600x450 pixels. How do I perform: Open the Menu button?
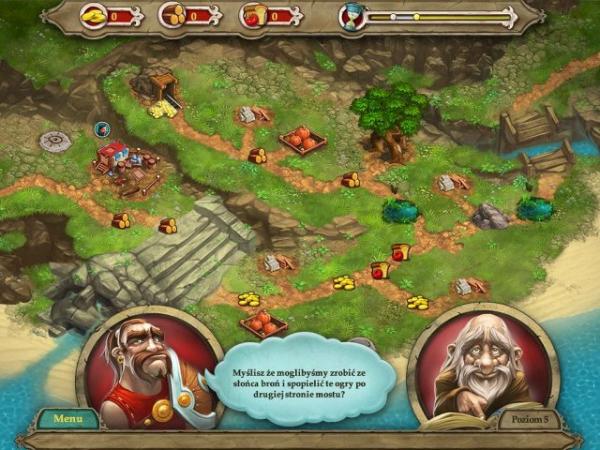[68, 418]
